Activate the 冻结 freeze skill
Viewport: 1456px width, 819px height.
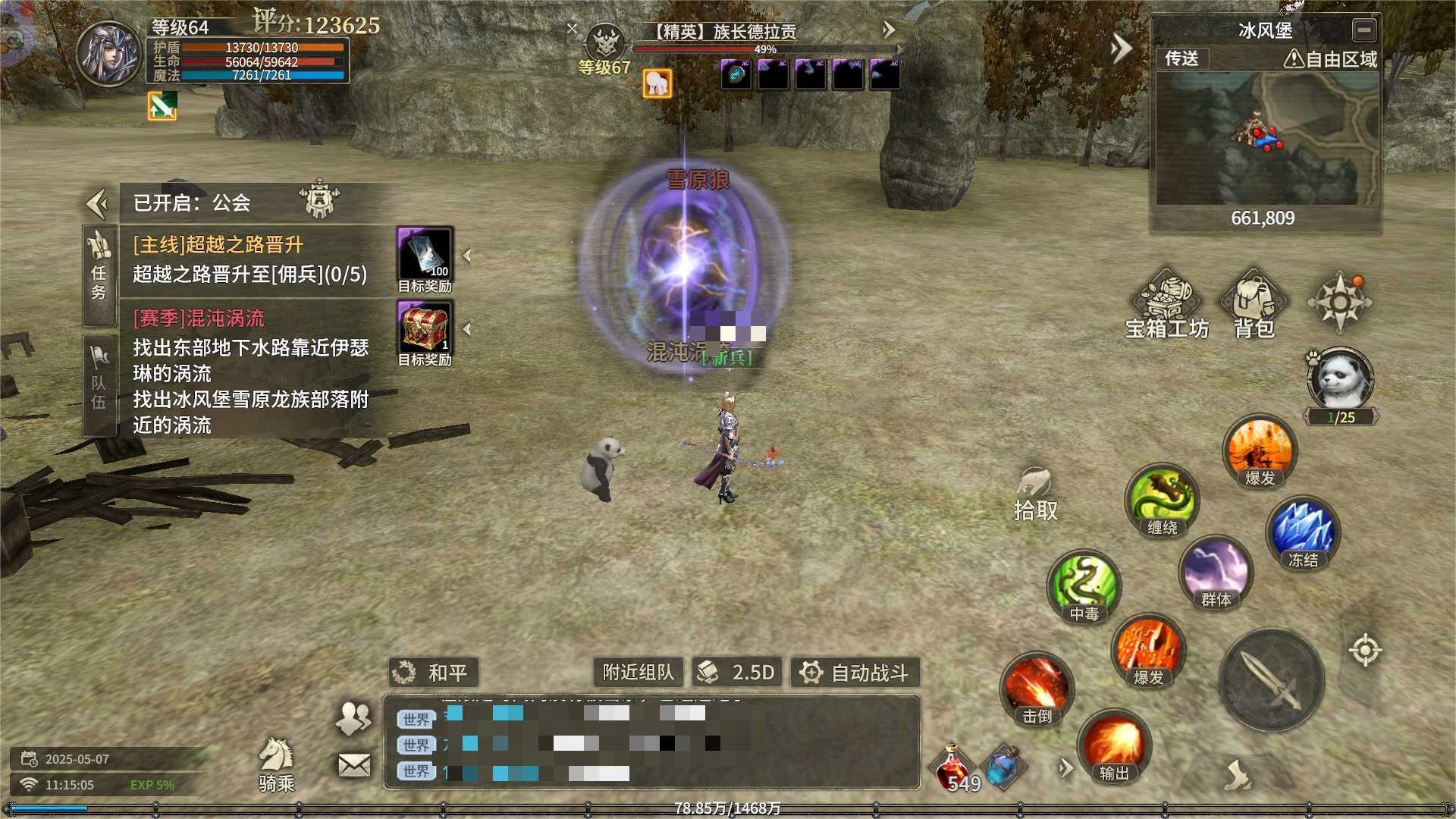[1303, 533]
